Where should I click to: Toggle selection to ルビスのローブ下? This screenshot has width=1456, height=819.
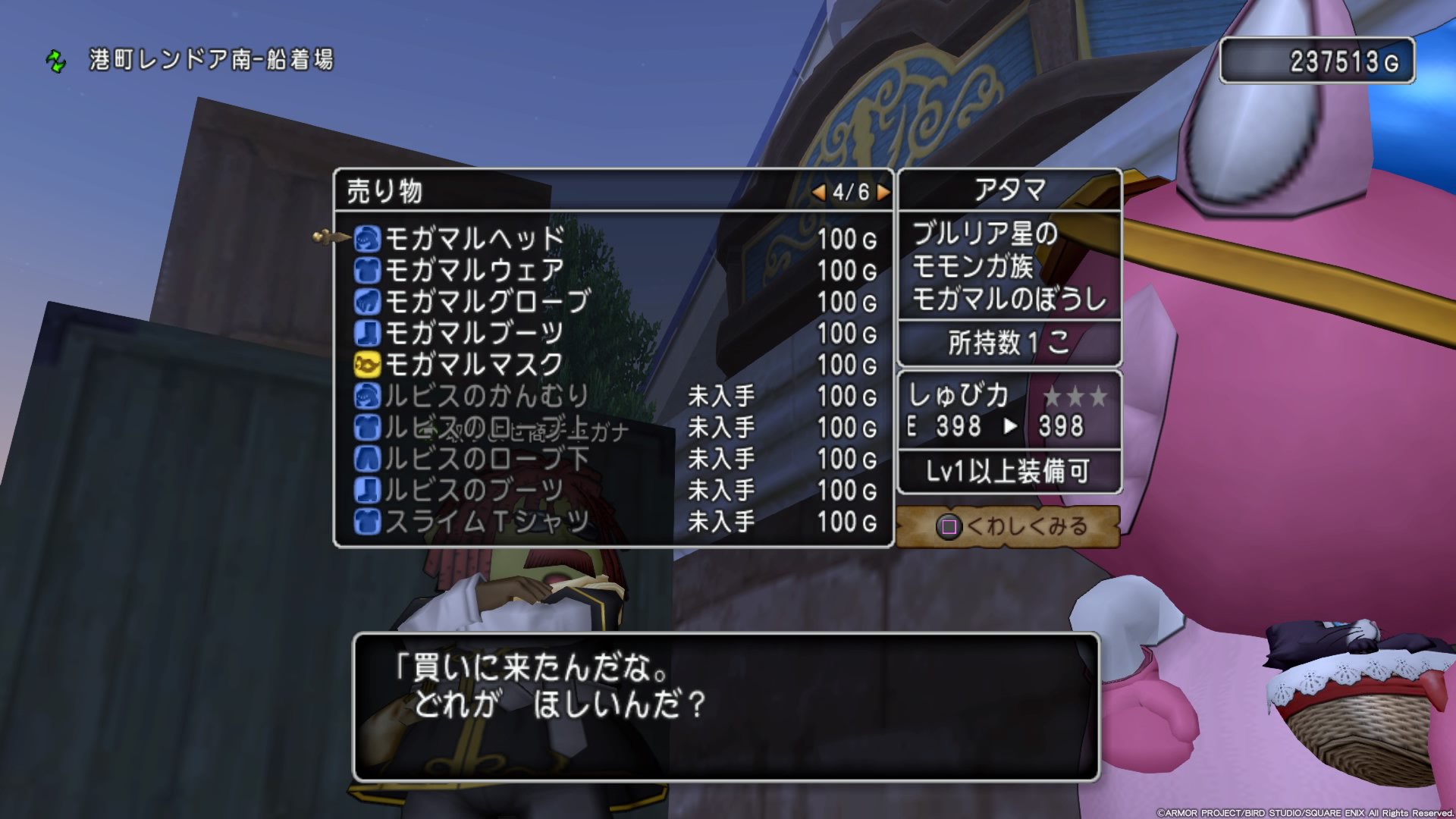pyautogui.click(x=369, y=459)
